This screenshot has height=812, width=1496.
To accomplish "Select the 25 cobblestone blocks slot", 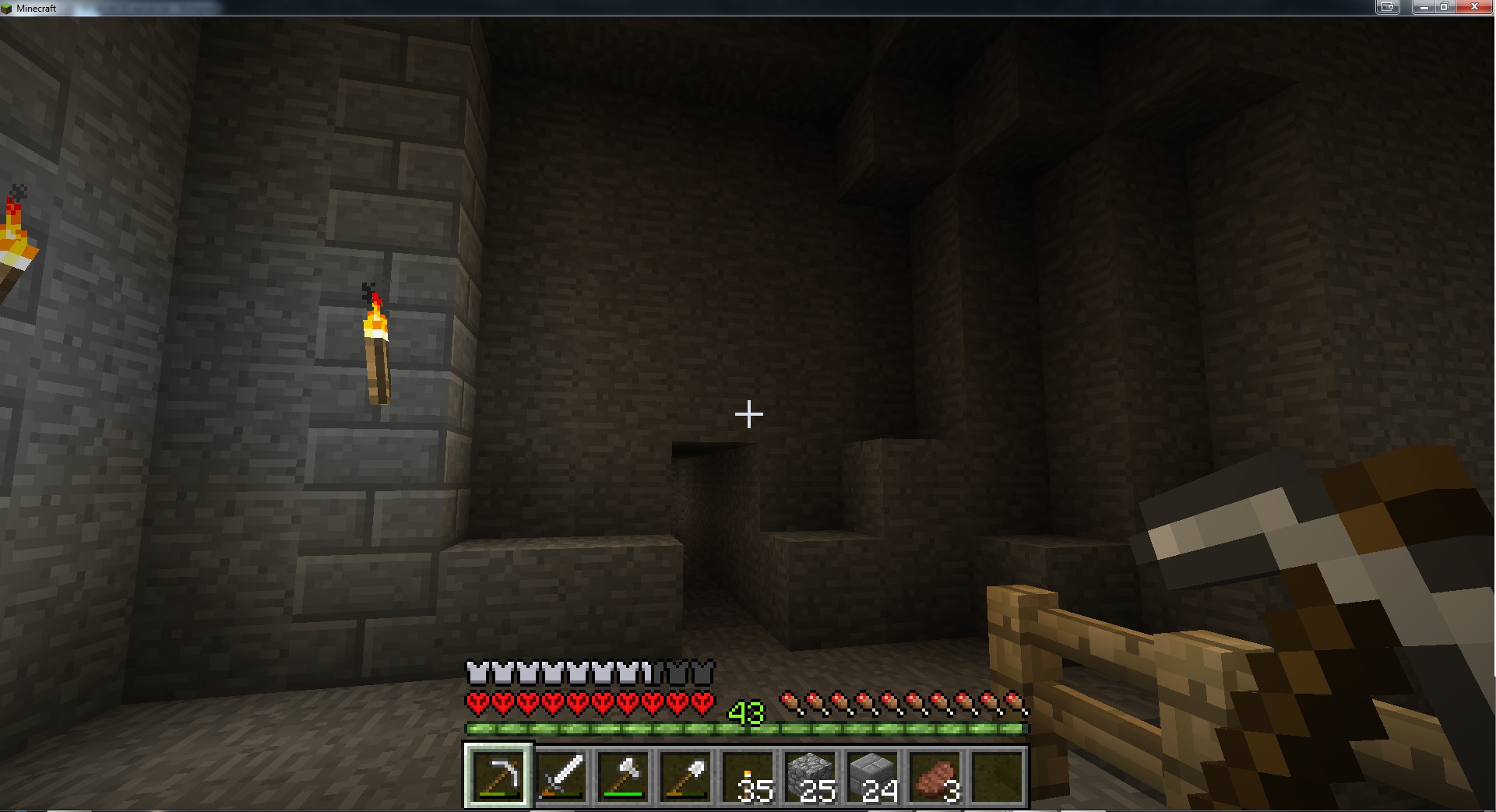I will (810, 775).
